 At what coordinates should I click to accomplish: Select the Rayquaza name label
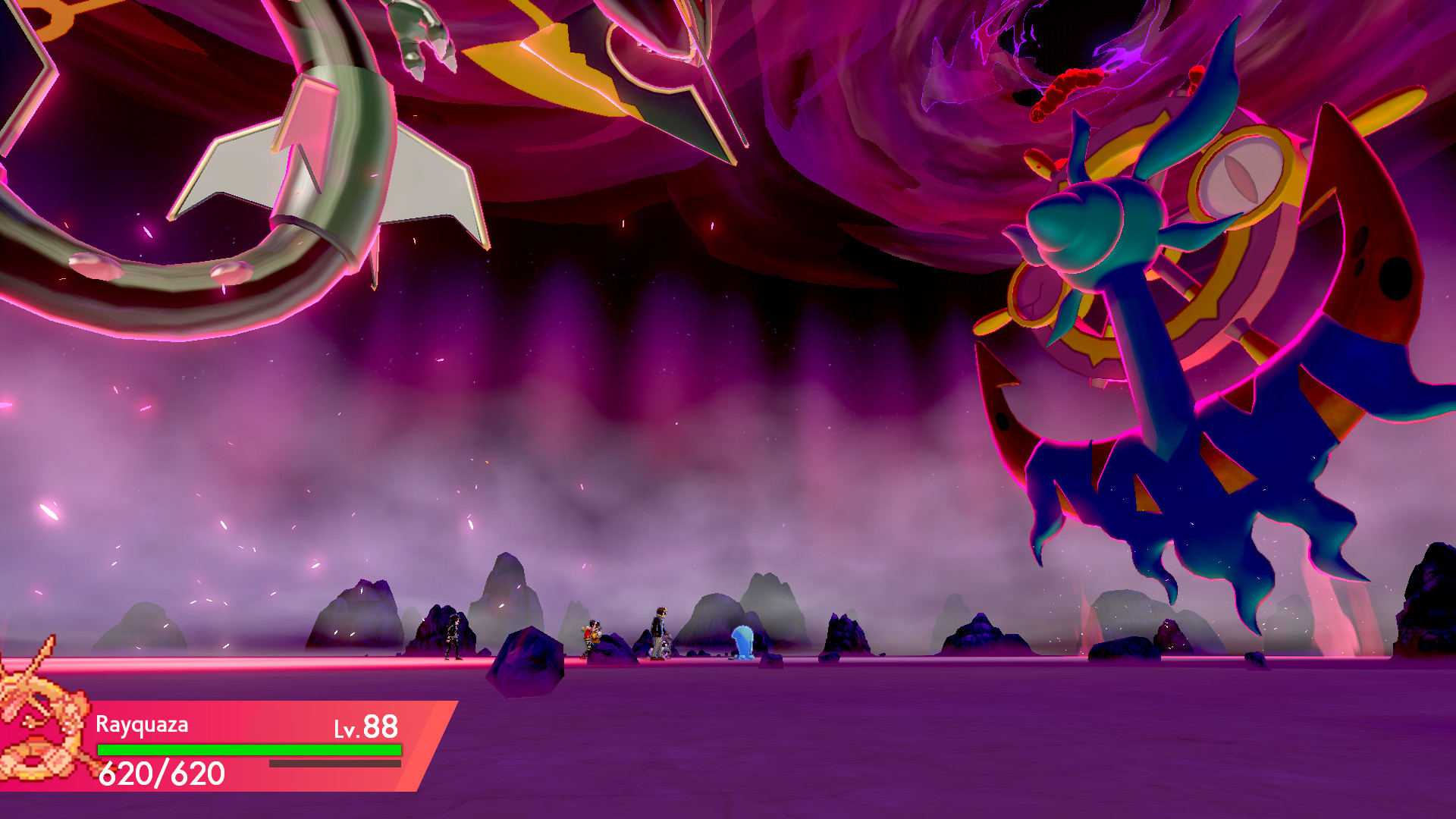coord(140,726)
